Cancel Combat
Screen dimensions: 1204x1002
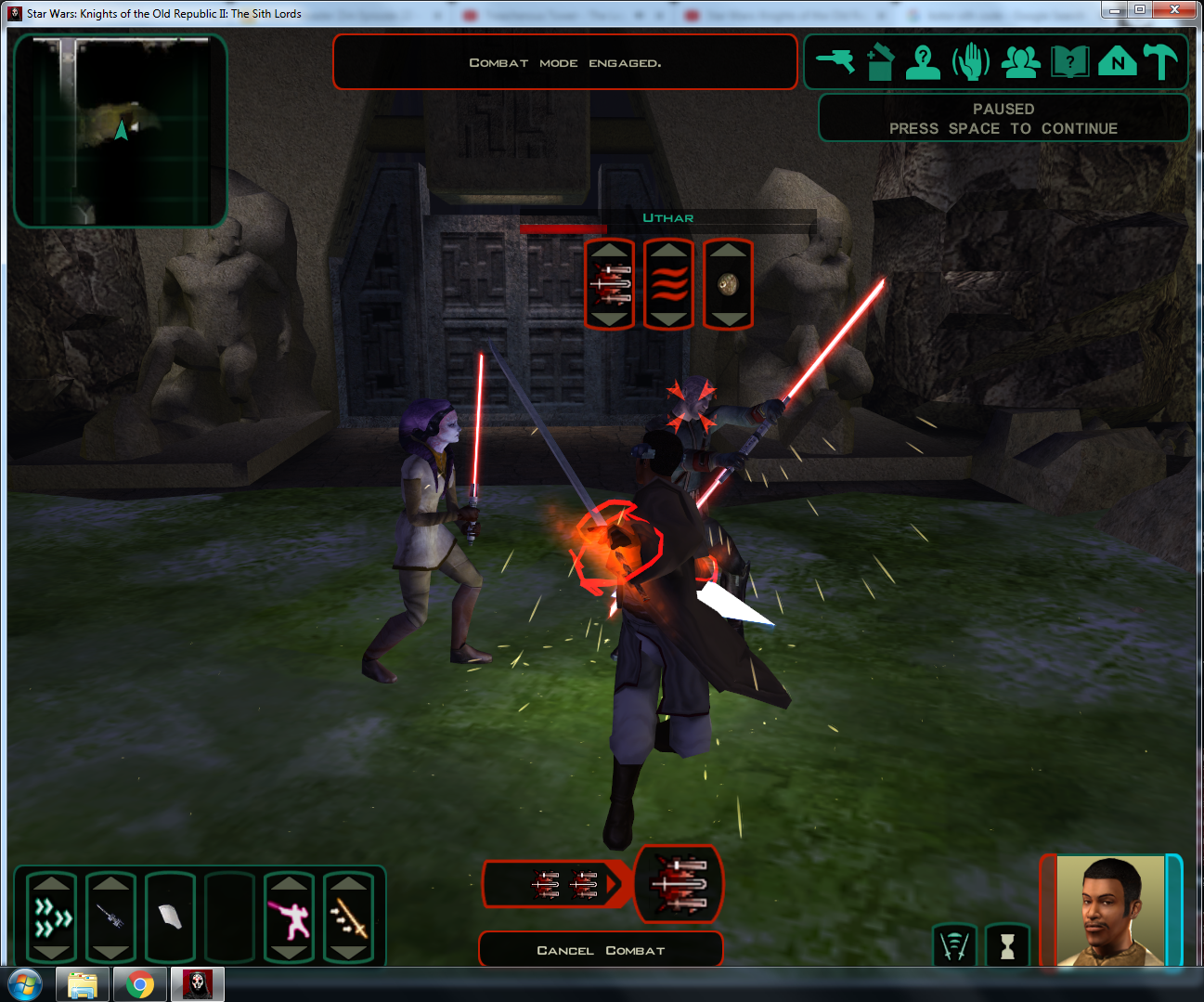click(601, 950)
